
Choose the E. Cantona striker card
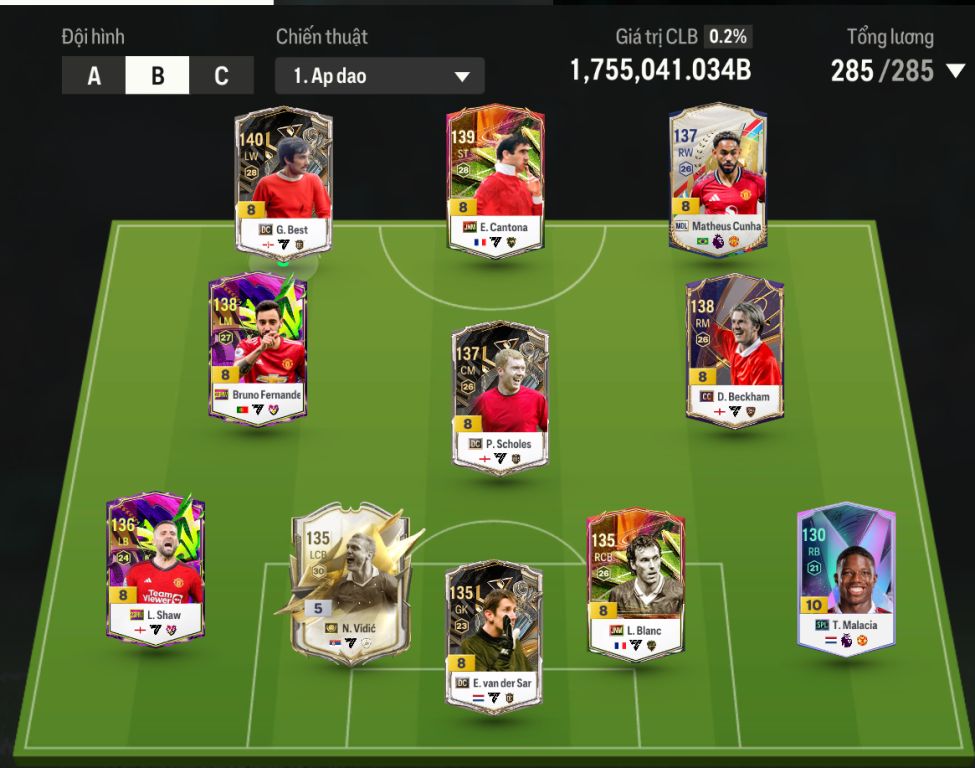(495, 180)
